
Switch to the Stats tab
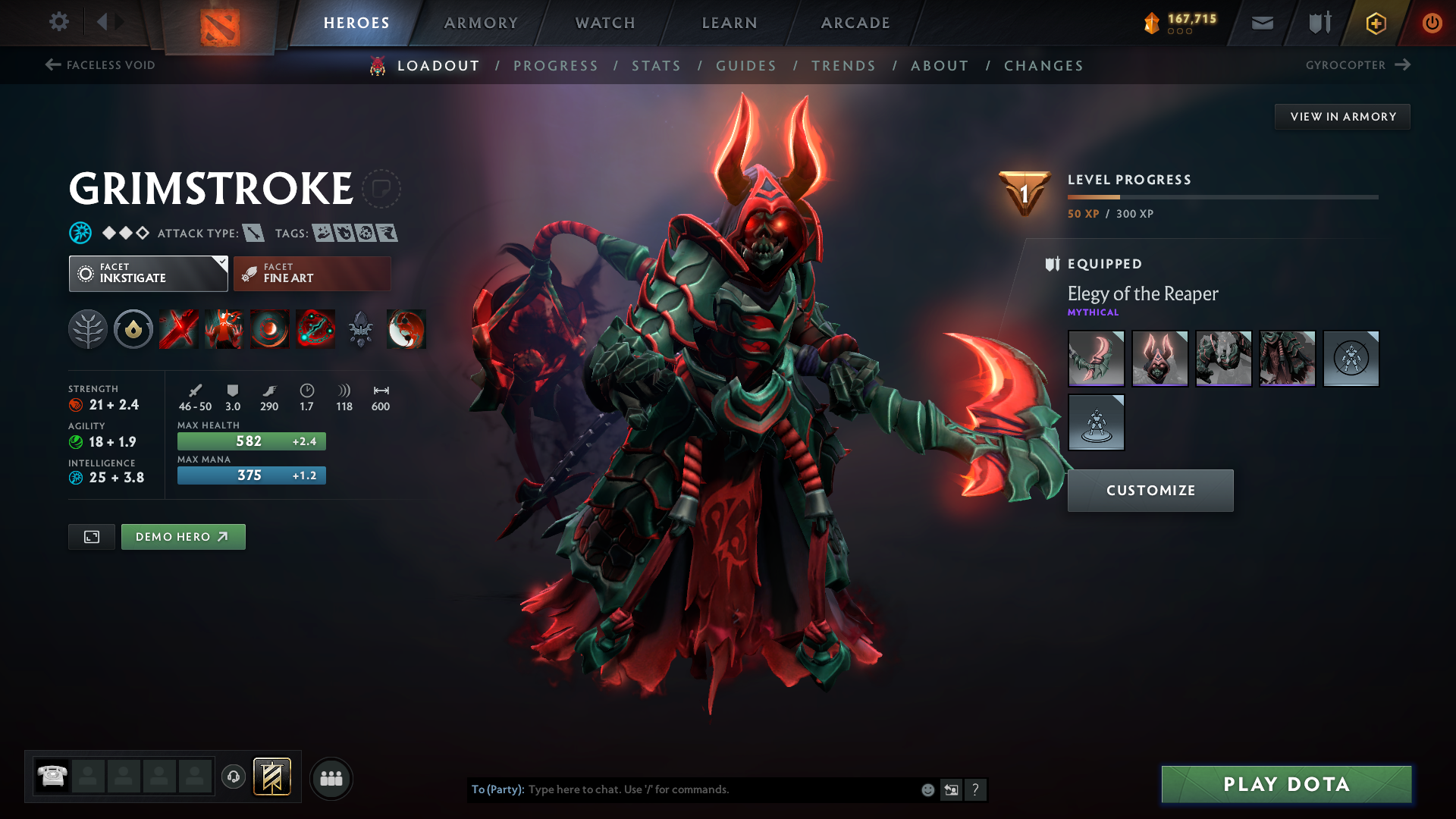656,65
